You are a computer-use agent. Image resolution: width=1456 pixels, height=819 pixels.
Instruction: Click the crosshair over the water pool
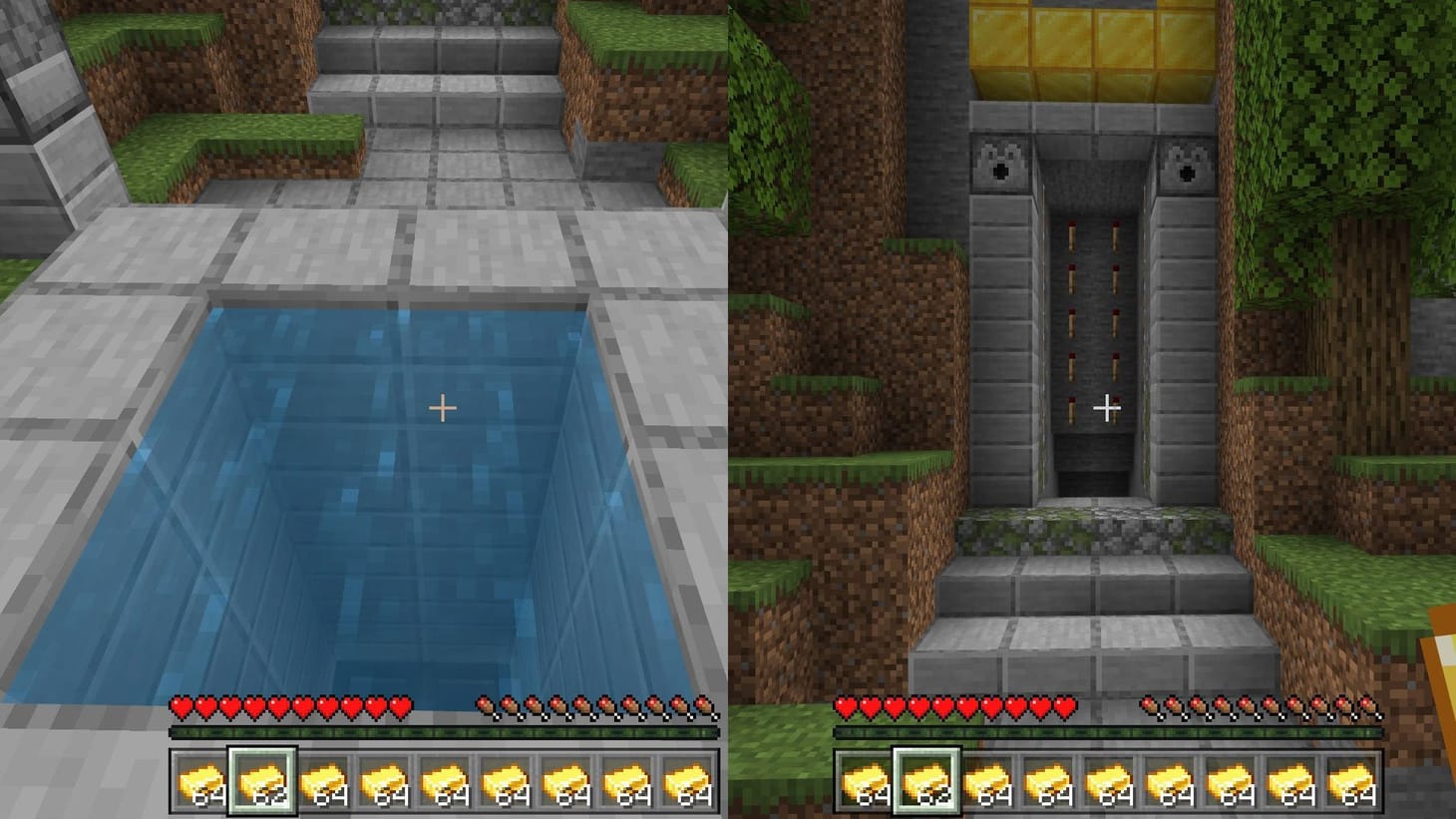[x=442, y=407]
